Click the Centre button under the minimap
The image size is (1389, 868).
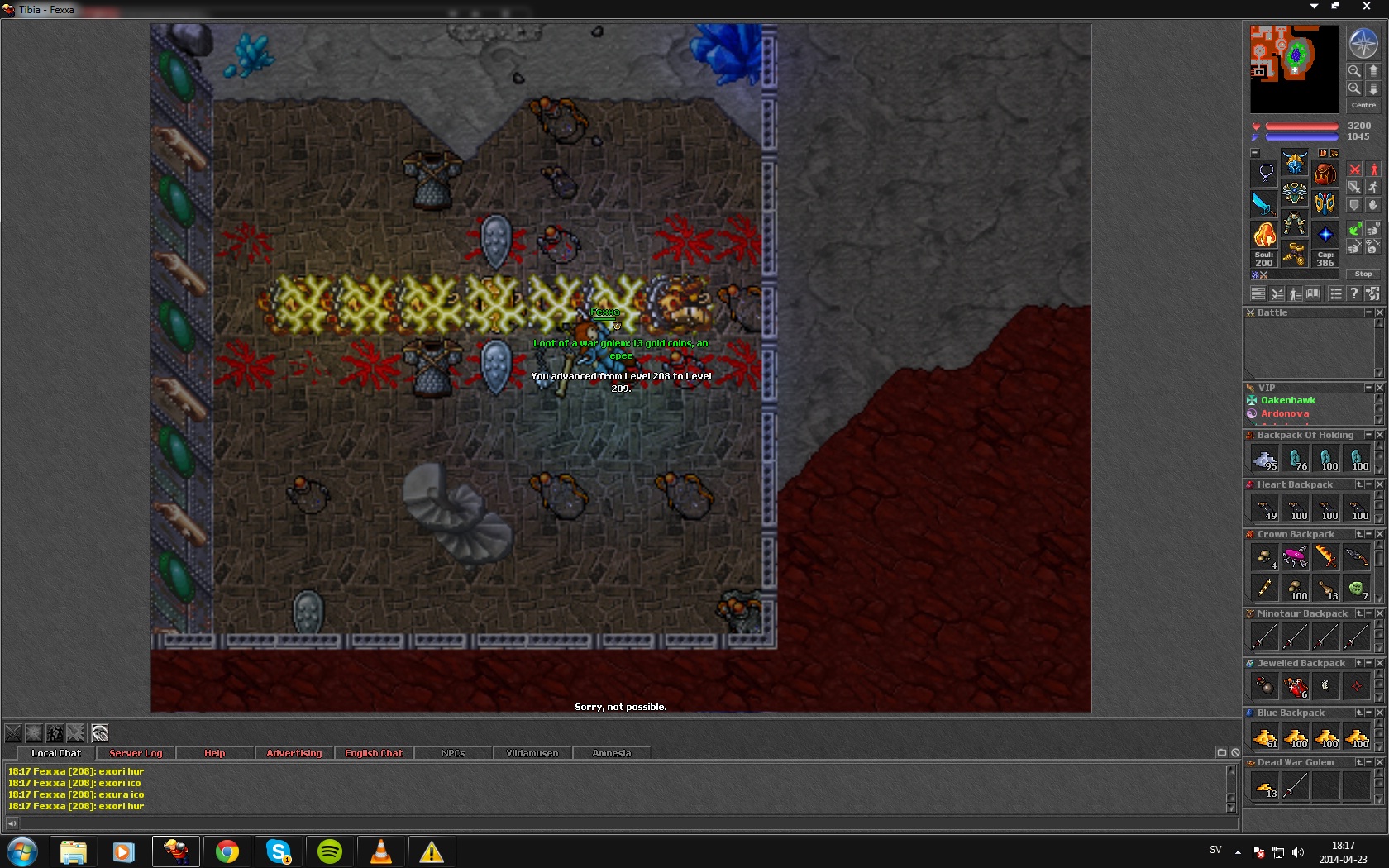[x=1363, y=105]
